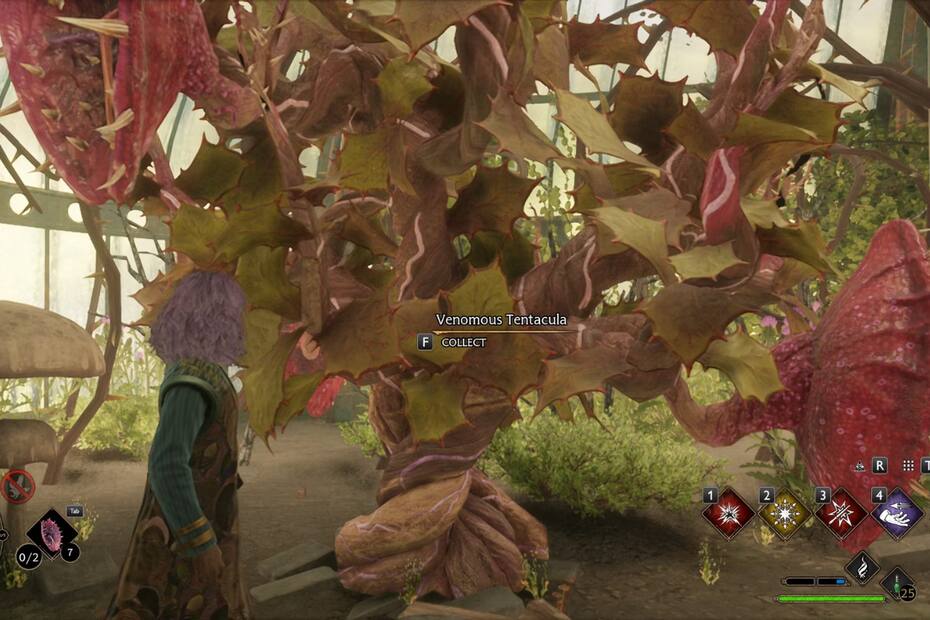This screenshot has width=930, height=620.
Task: Select the yellow Glacius spell in slot 2
Action: click(x=784, y=514)
